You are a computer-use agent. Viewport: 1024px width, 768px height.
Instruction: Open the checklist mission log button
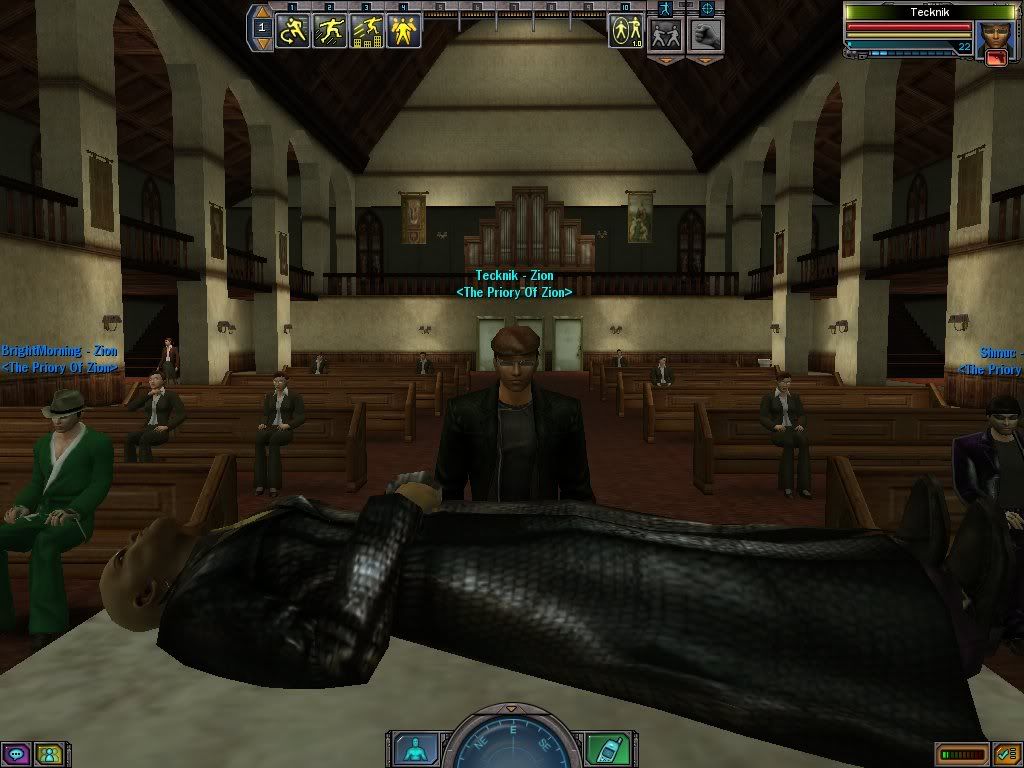pyautogui.click(x=1005, y=753)
